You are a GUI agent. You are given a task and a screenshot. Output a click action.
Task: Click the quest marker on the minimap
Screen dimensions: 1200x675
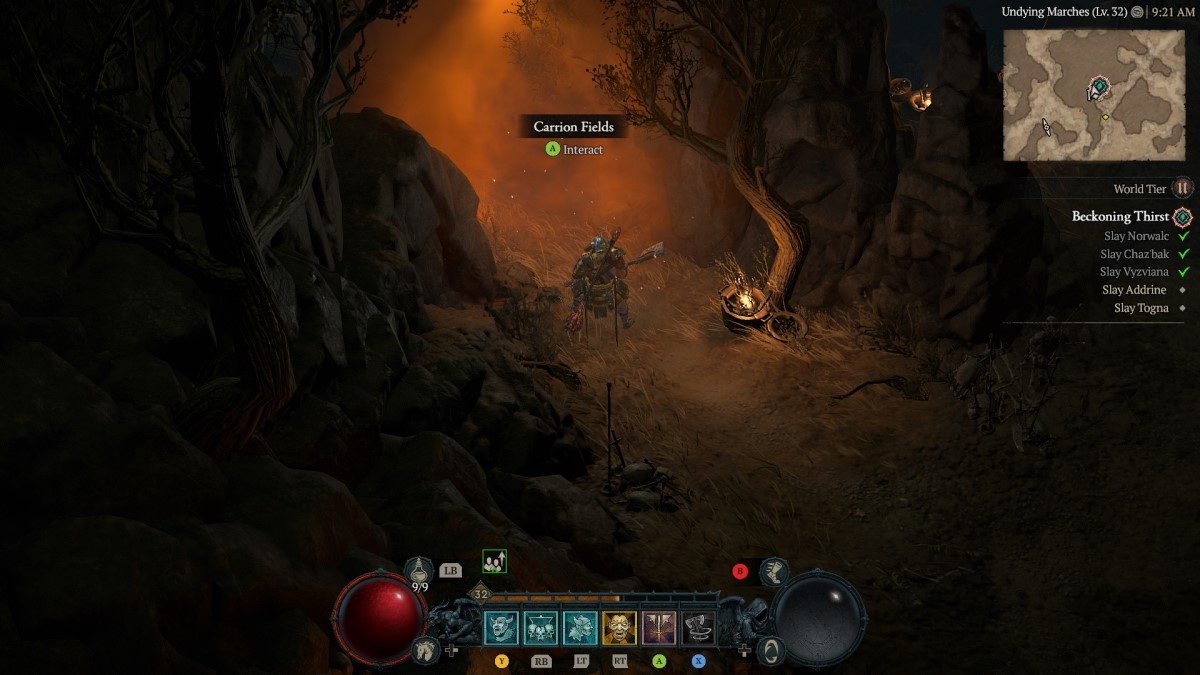point(1099,88)
